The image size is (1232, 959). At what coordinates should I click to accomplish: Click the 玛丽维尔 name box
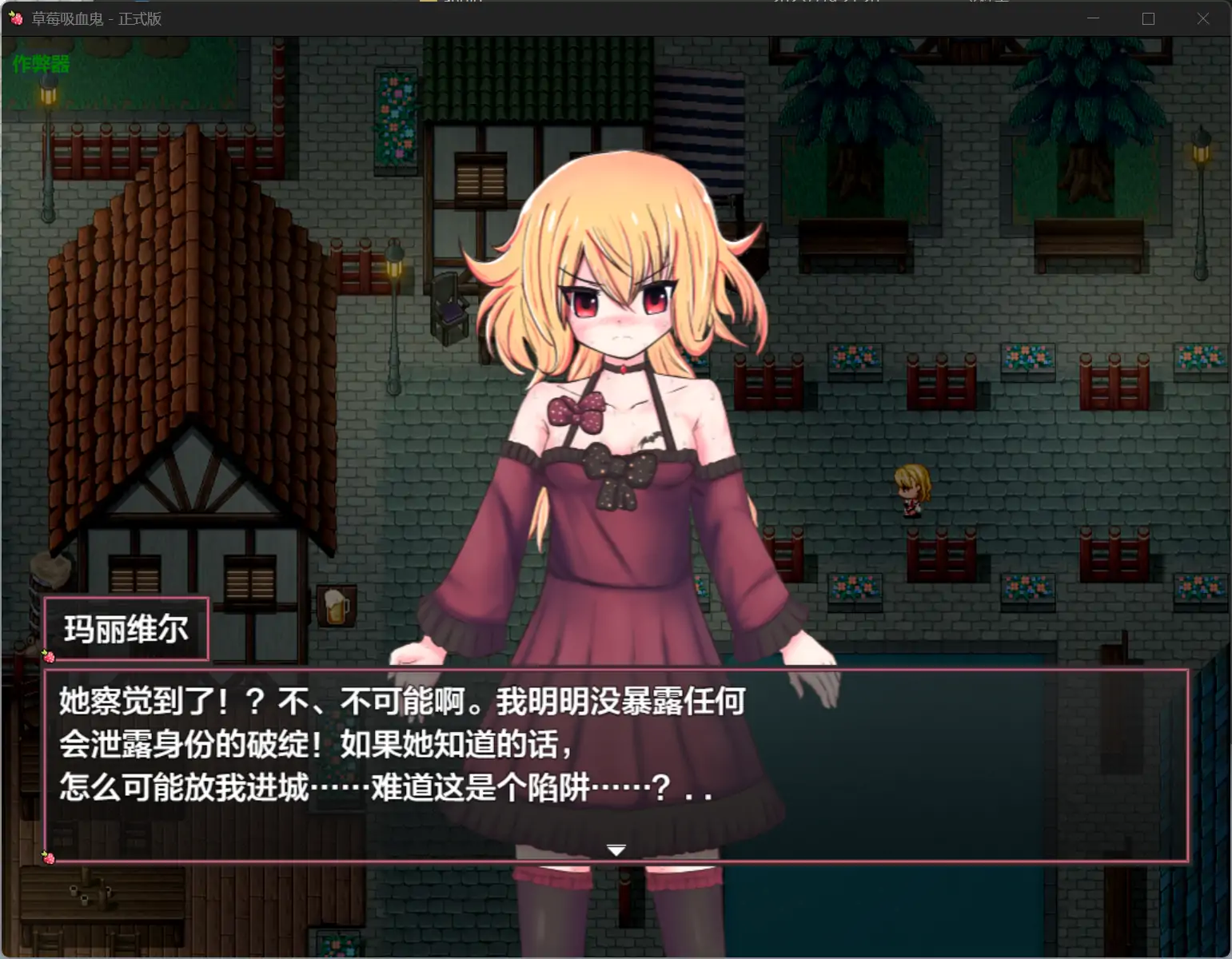point(126,630)
